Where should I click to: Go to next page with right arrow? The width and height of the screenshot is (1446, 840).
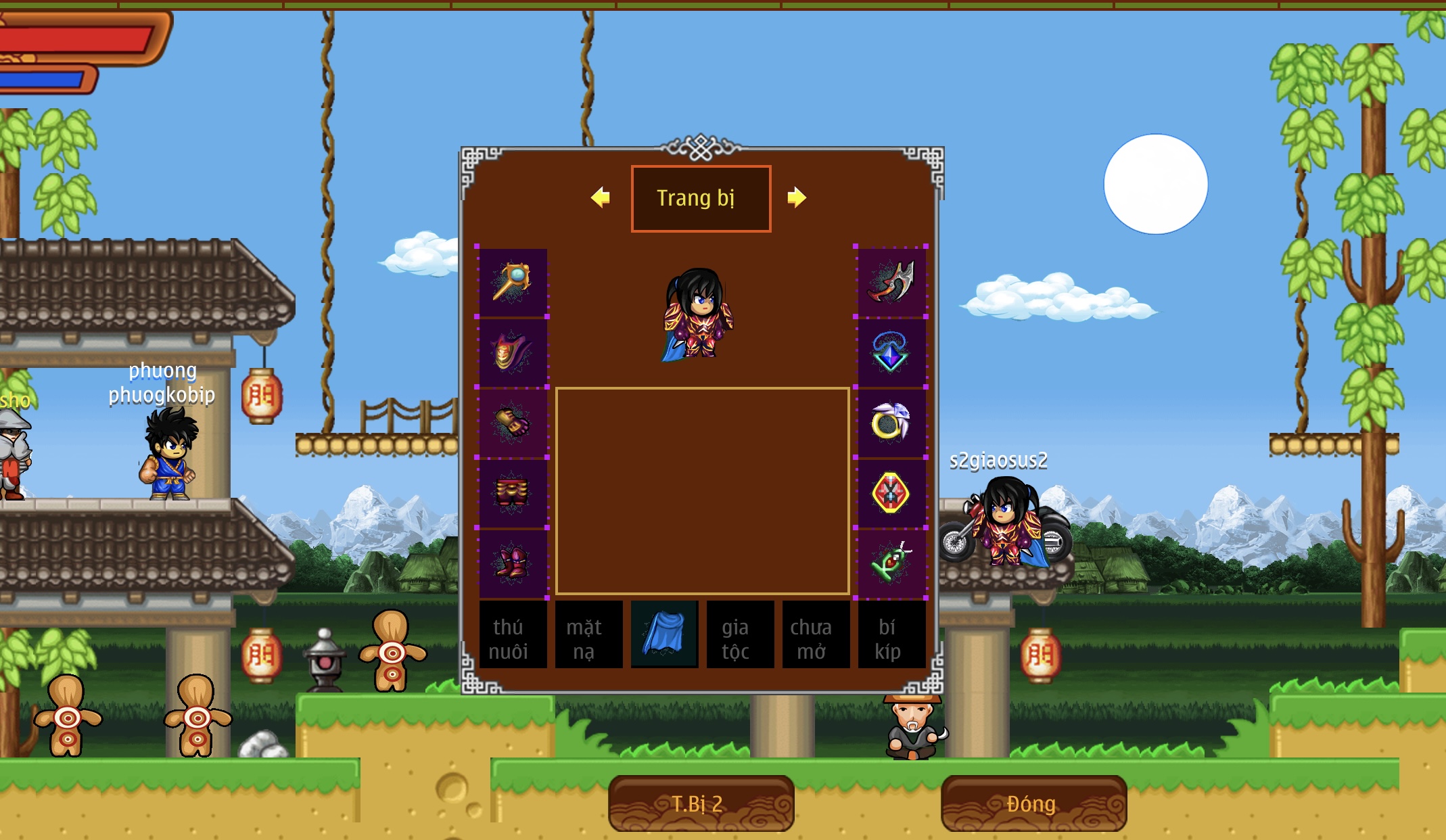click(797, 197)
